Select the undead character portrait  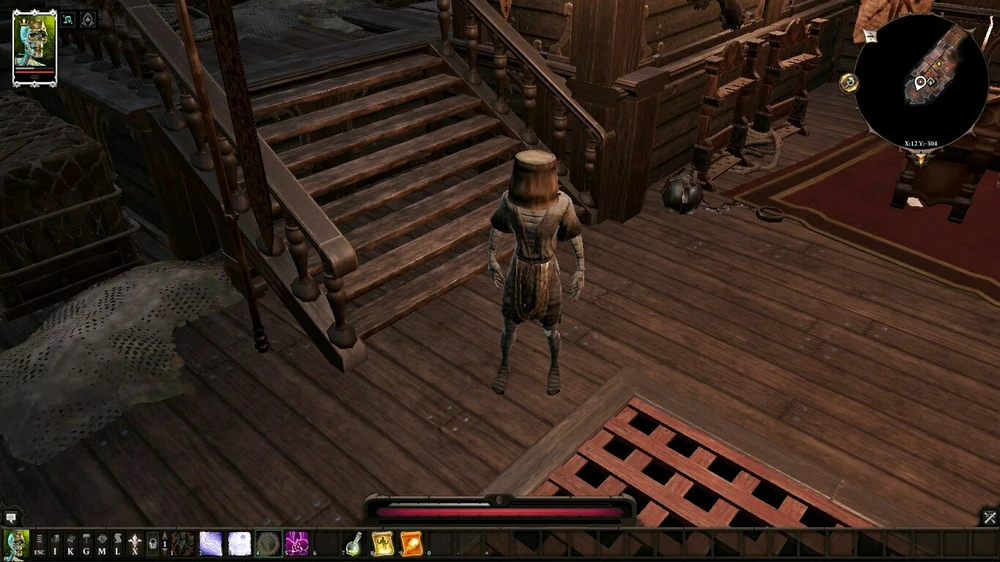(x=34, y=47)
